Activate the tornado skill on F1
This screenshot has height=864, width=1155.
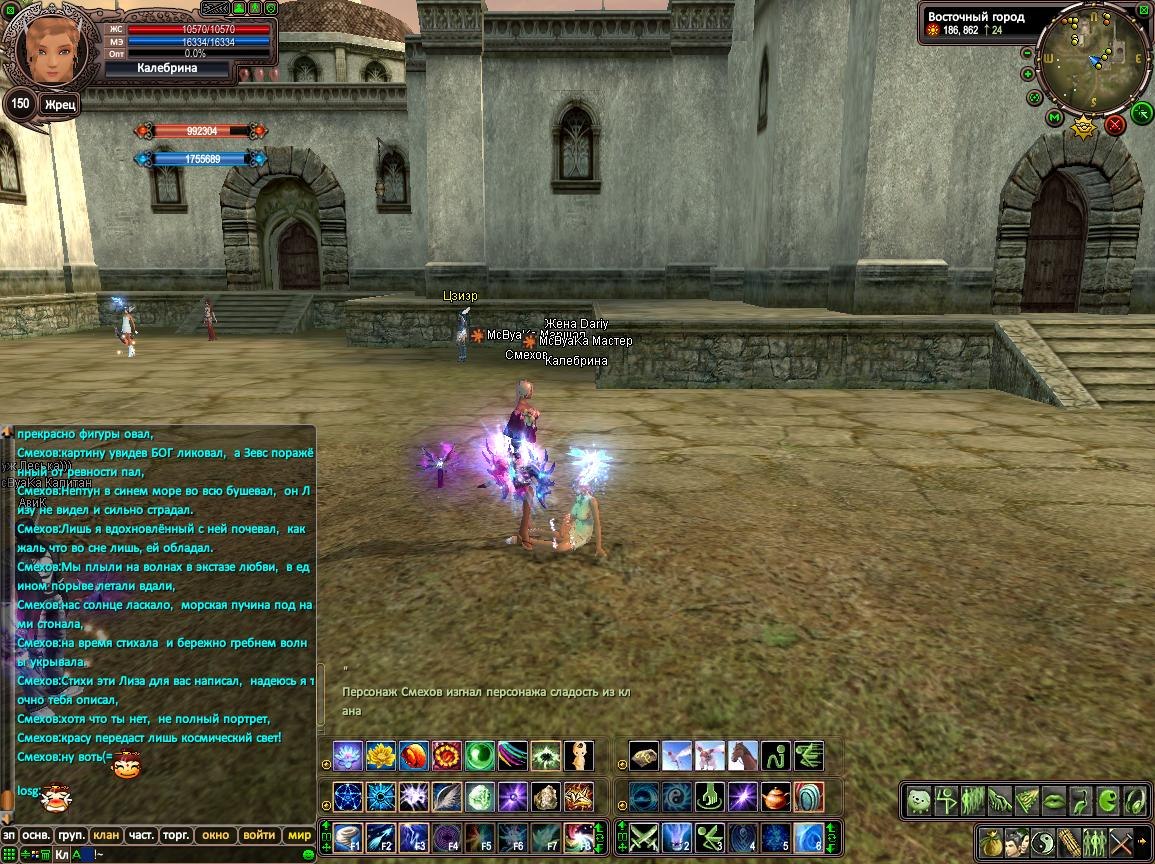(x=347, y=836)
